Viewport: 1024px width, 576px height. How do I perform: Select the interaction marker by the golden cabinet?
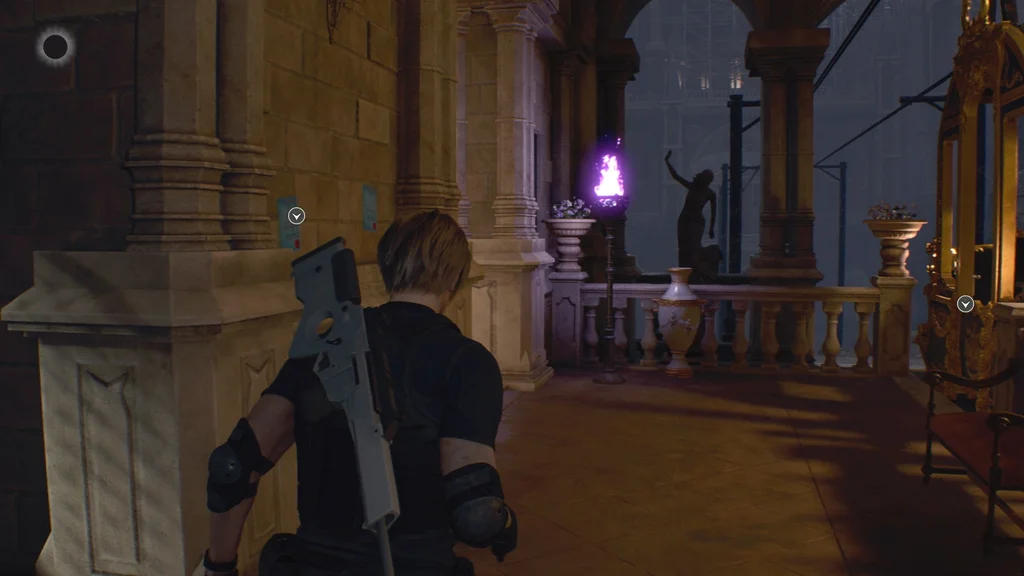tap(965, 304)
